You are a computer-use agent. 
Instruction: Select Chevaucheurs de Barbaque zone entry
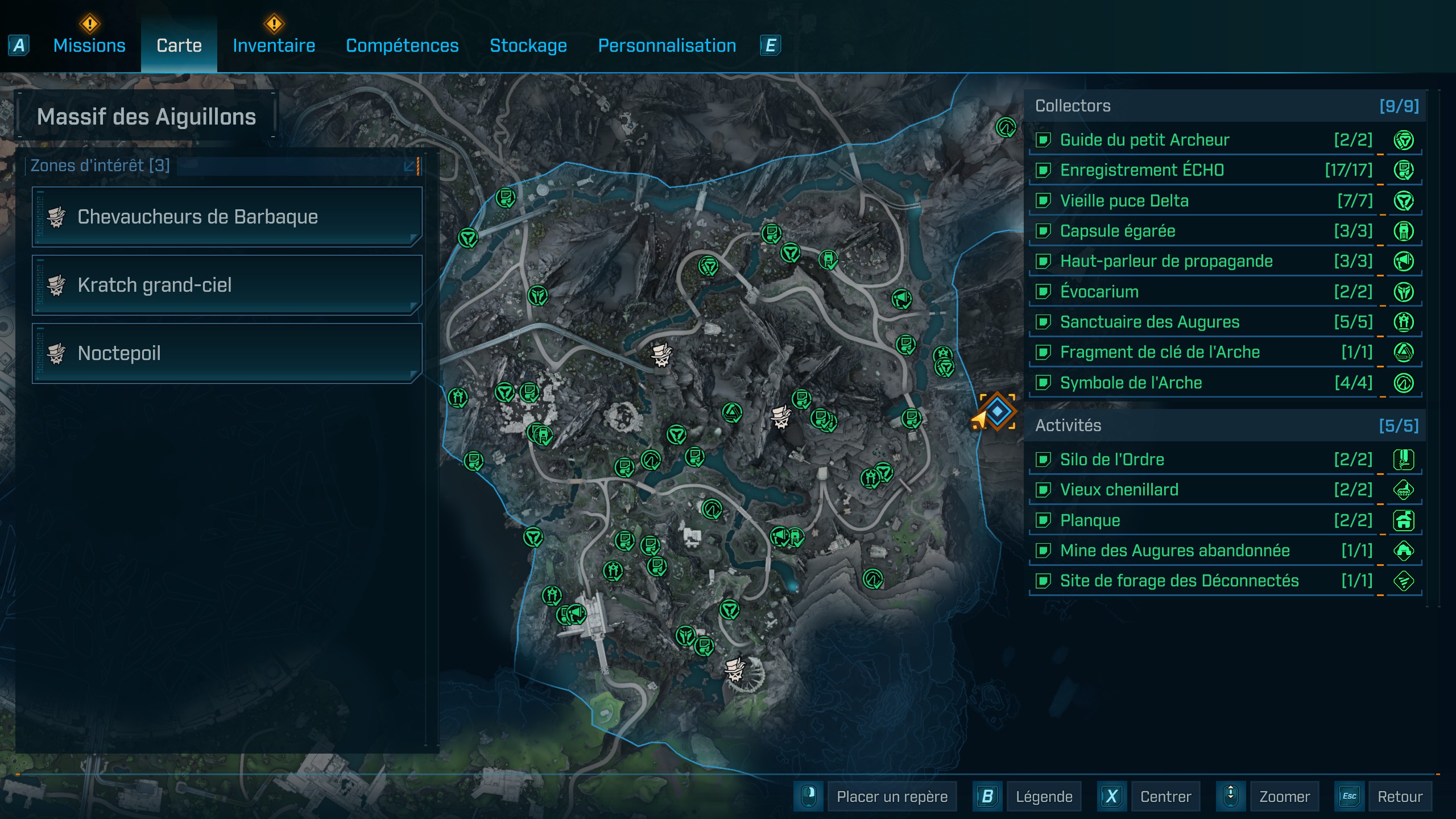click(227, 217)
